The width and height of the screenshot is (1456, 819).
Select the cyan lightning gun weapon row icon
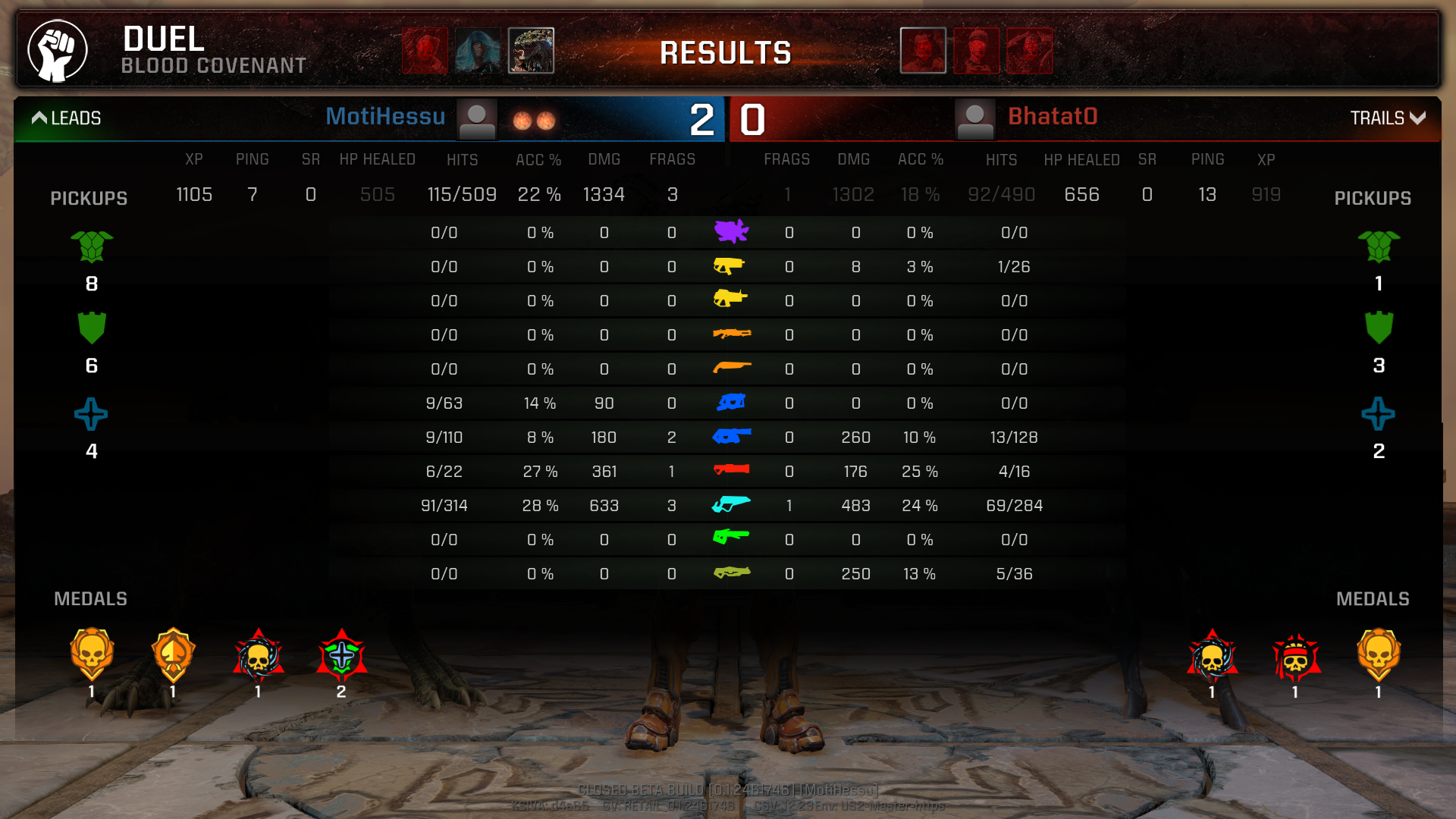(731, 505)
